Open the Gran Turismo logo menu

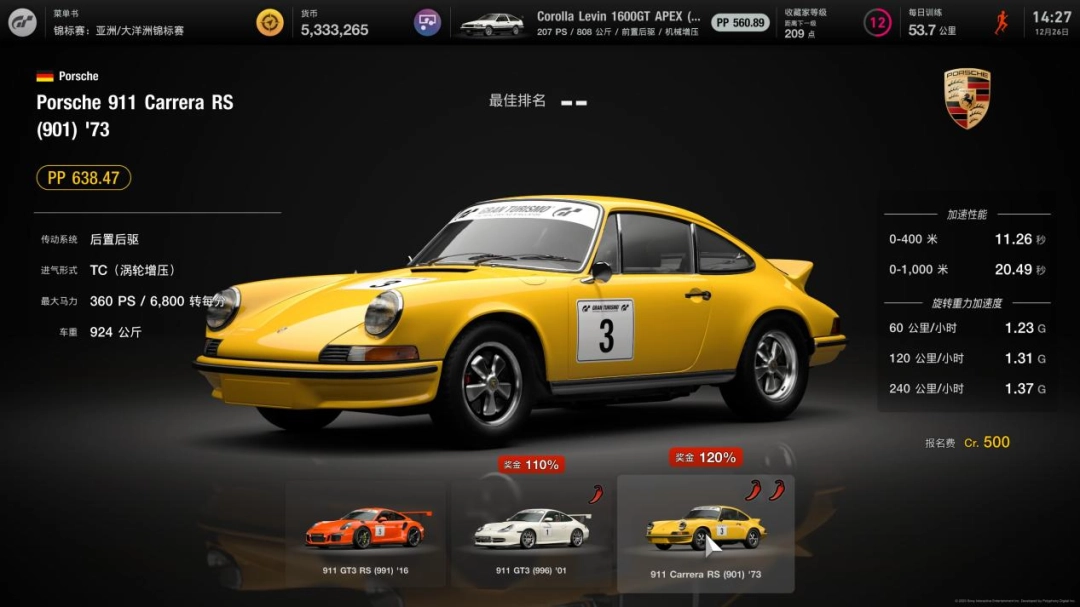point(22,22)
